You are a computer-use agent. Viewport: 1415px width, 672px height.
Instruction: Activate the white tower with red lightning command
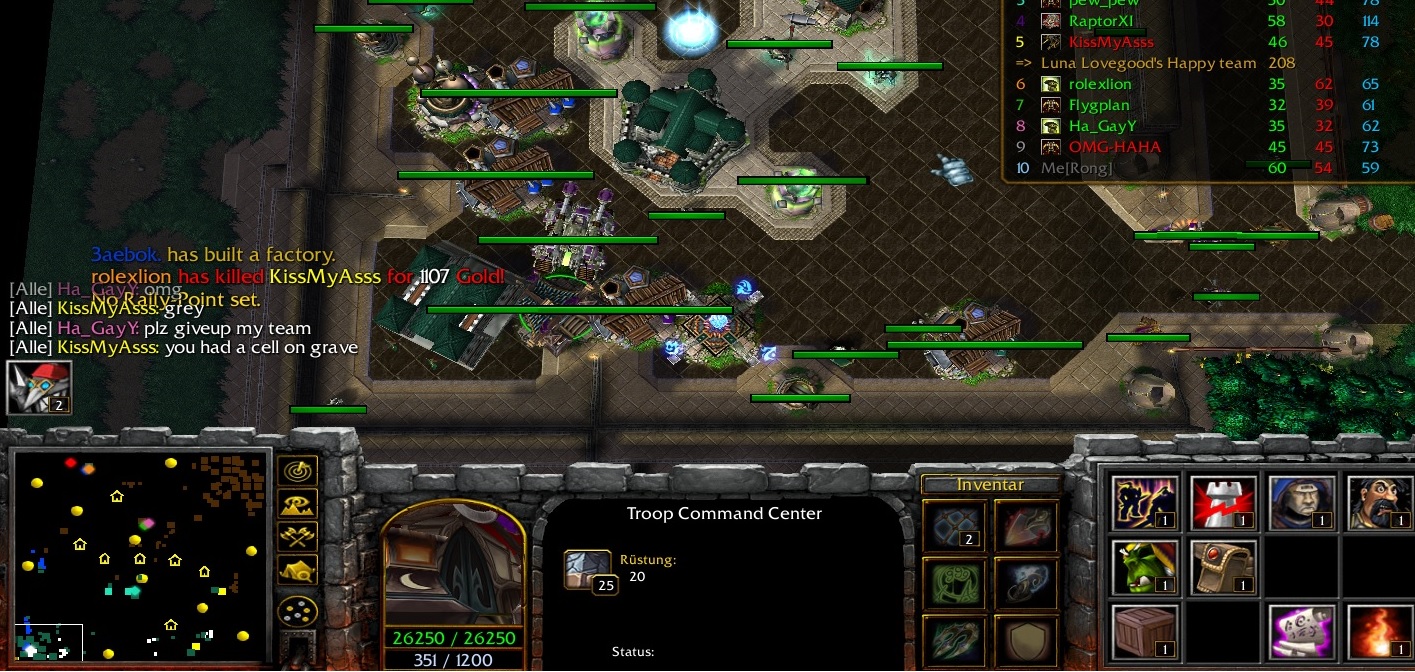pos(1223,503)
